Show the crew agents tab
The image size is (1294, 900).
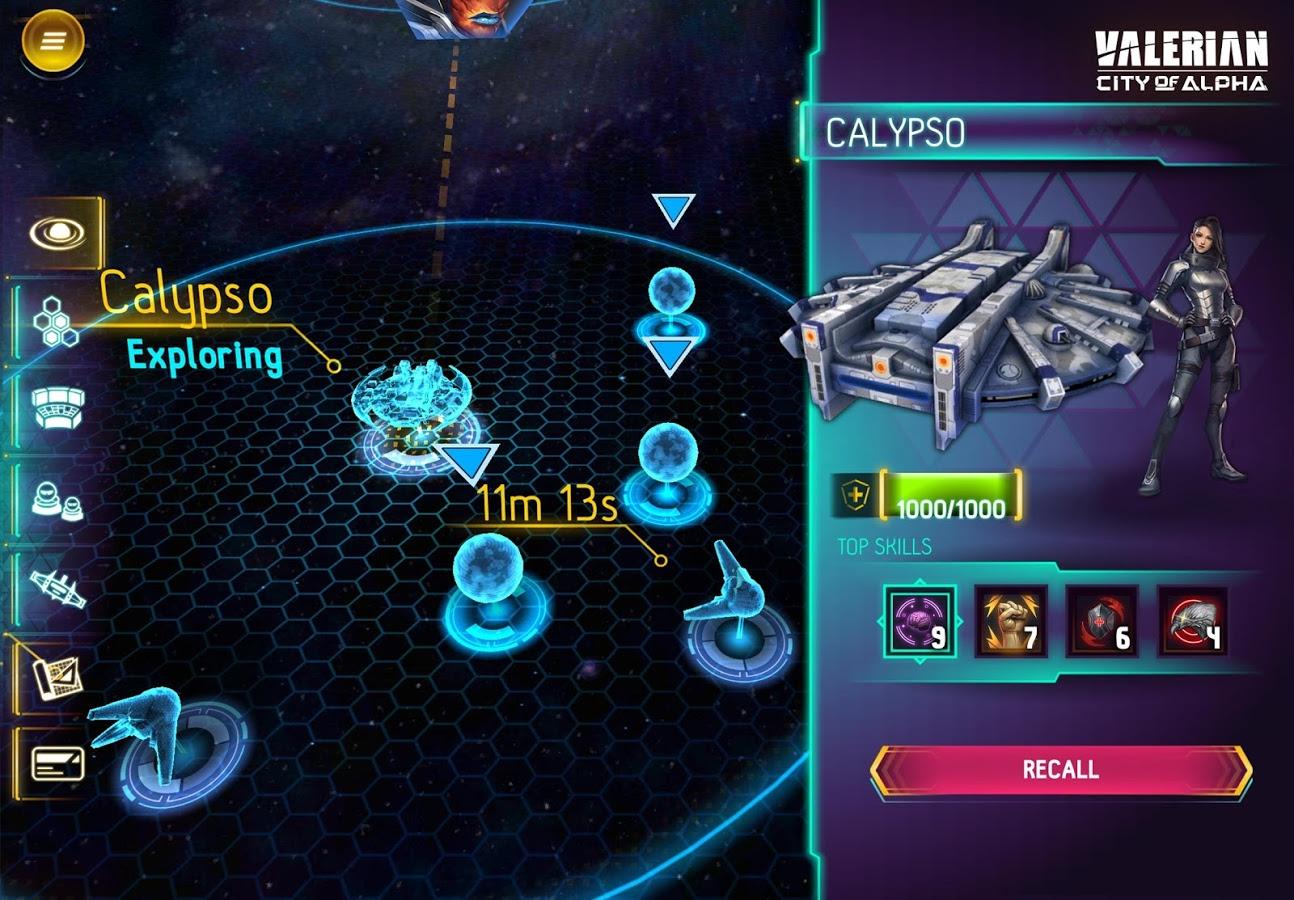57,497
